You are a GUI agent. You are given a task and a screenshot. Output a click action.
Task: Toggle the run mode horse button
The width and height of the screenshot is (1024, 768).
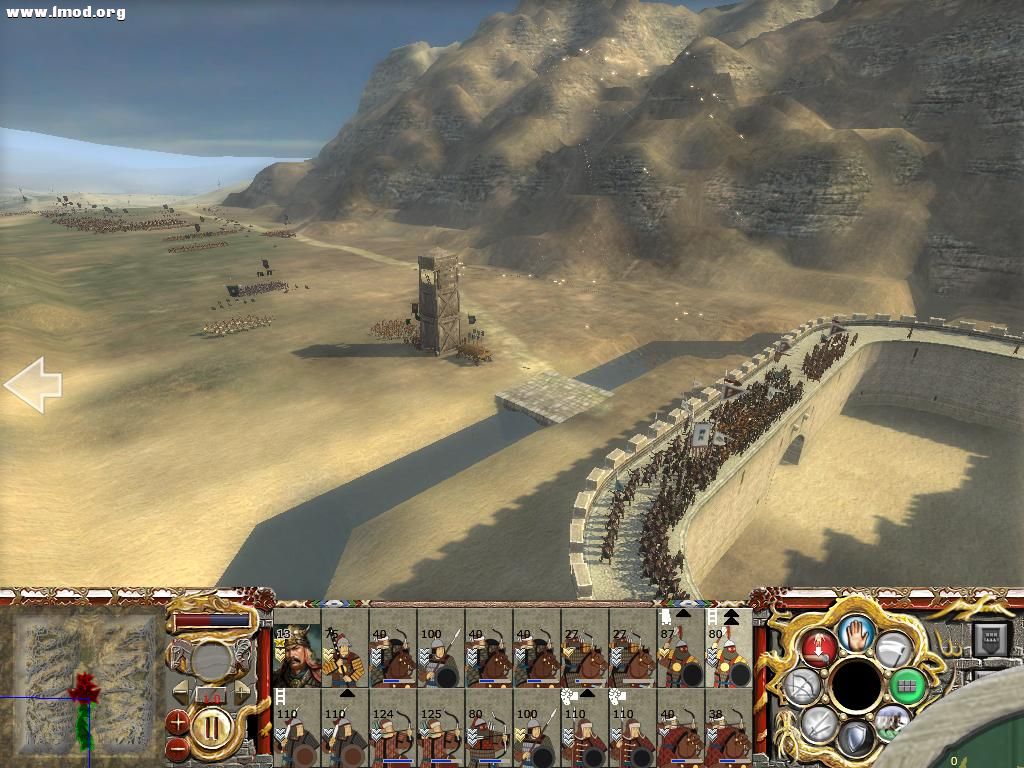coord(892,722)
